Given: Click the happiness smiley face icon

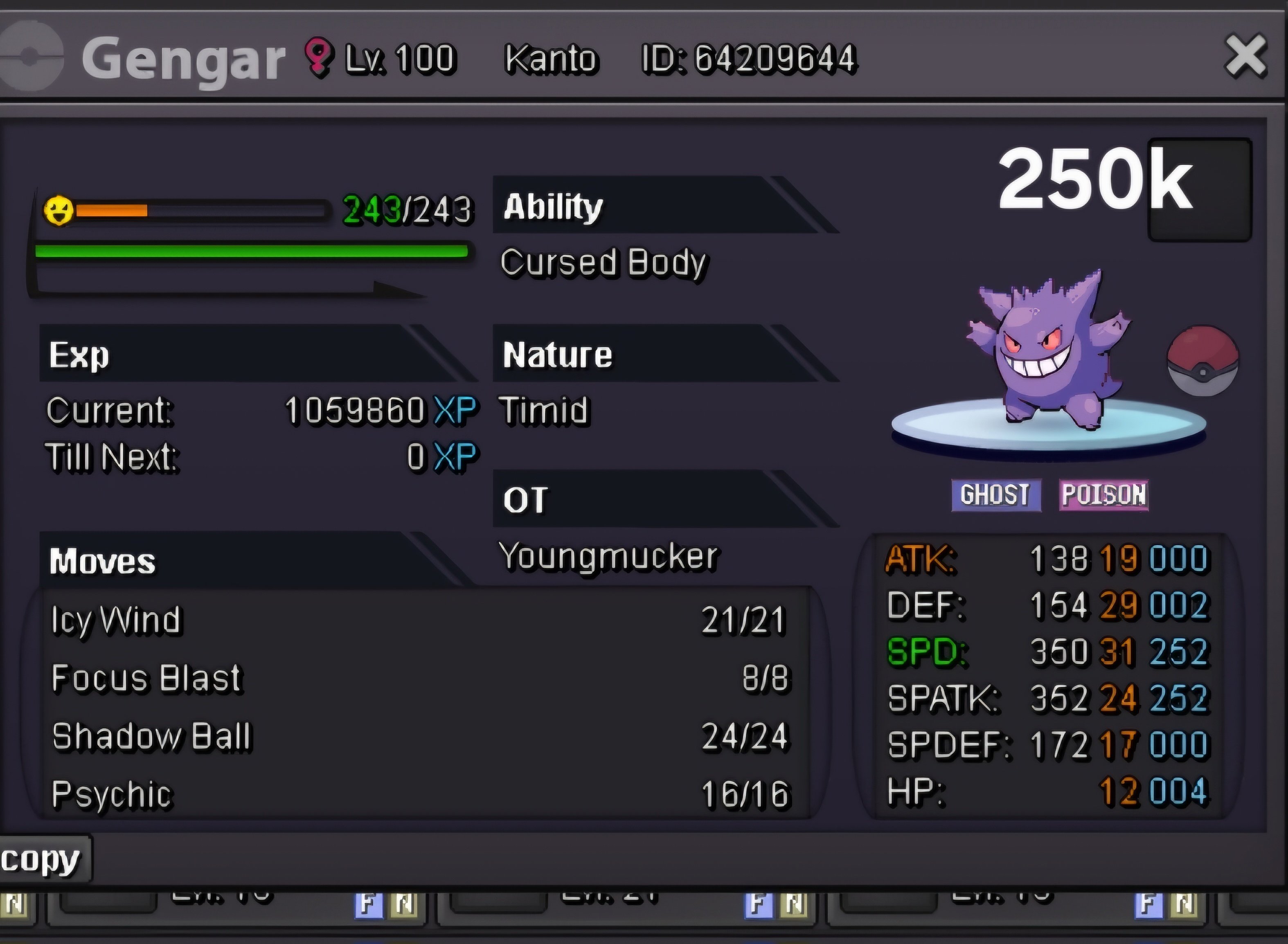Looking at the screenshot, I should tap(59, 210).
